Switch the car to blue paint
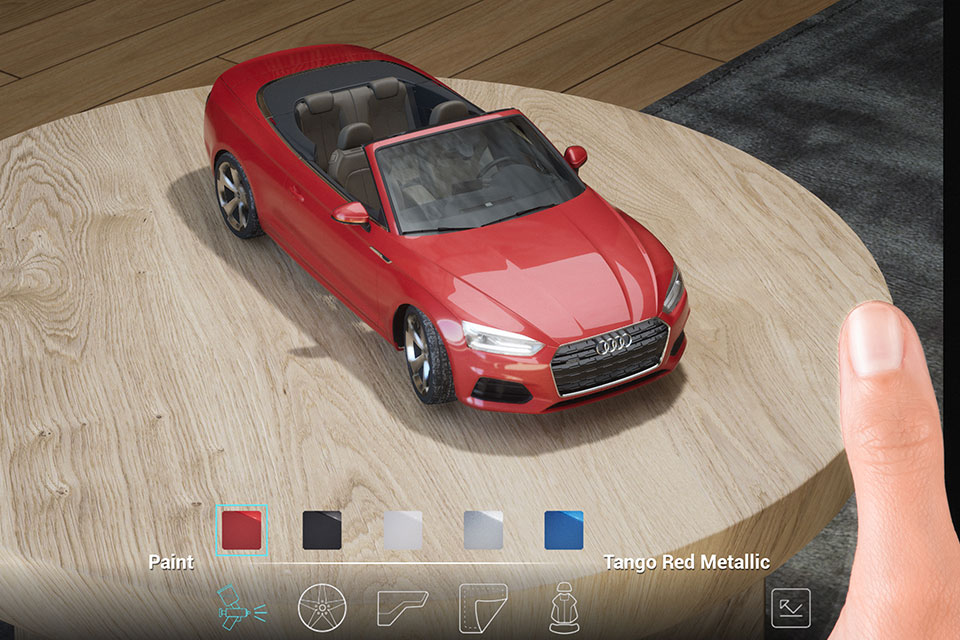 pyautogui.click(x=564, y=530)
